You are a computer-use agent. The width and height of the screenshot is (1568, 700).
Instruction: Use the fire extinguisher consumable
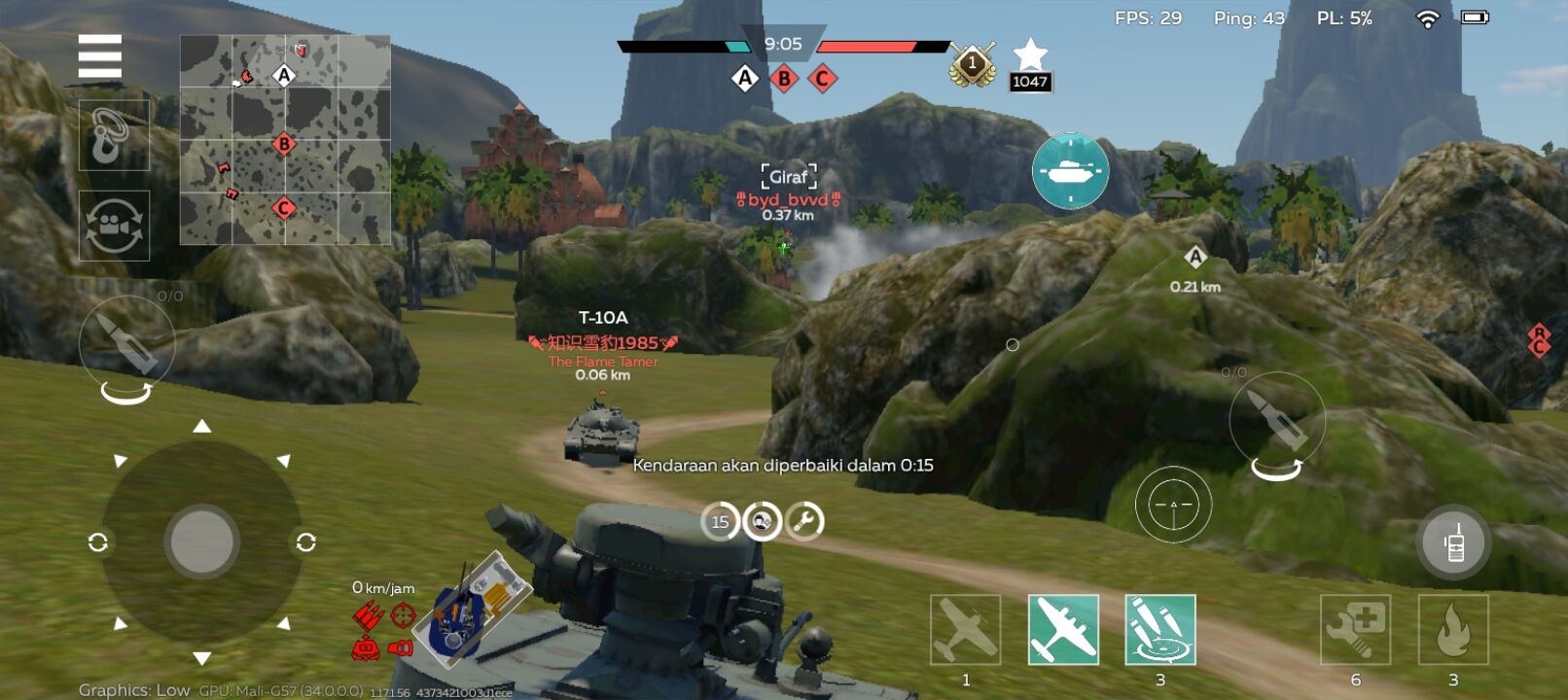click(1453, 630)
